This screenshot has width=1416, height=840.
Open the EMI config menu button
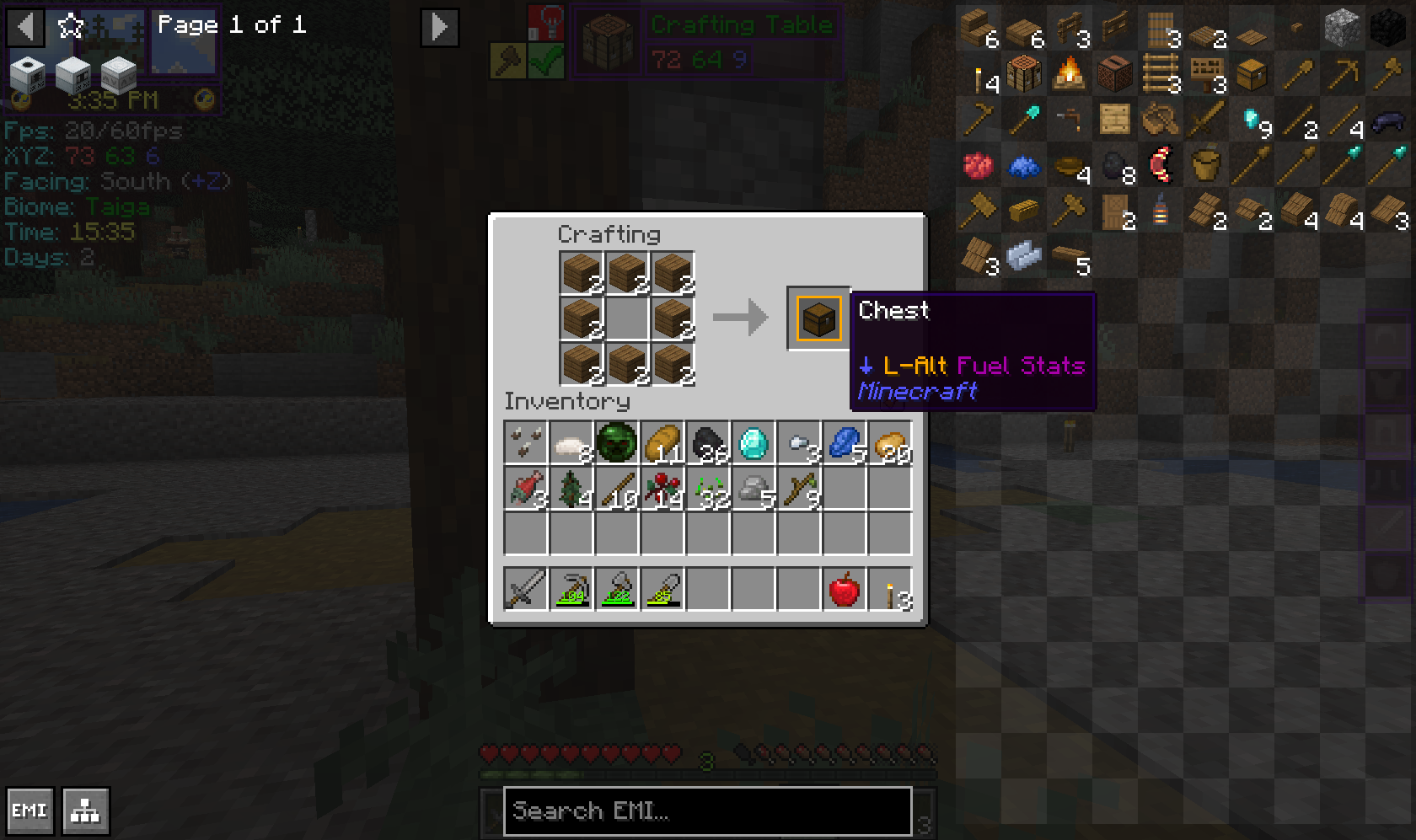pyautogui.click(x=30, y=811)
